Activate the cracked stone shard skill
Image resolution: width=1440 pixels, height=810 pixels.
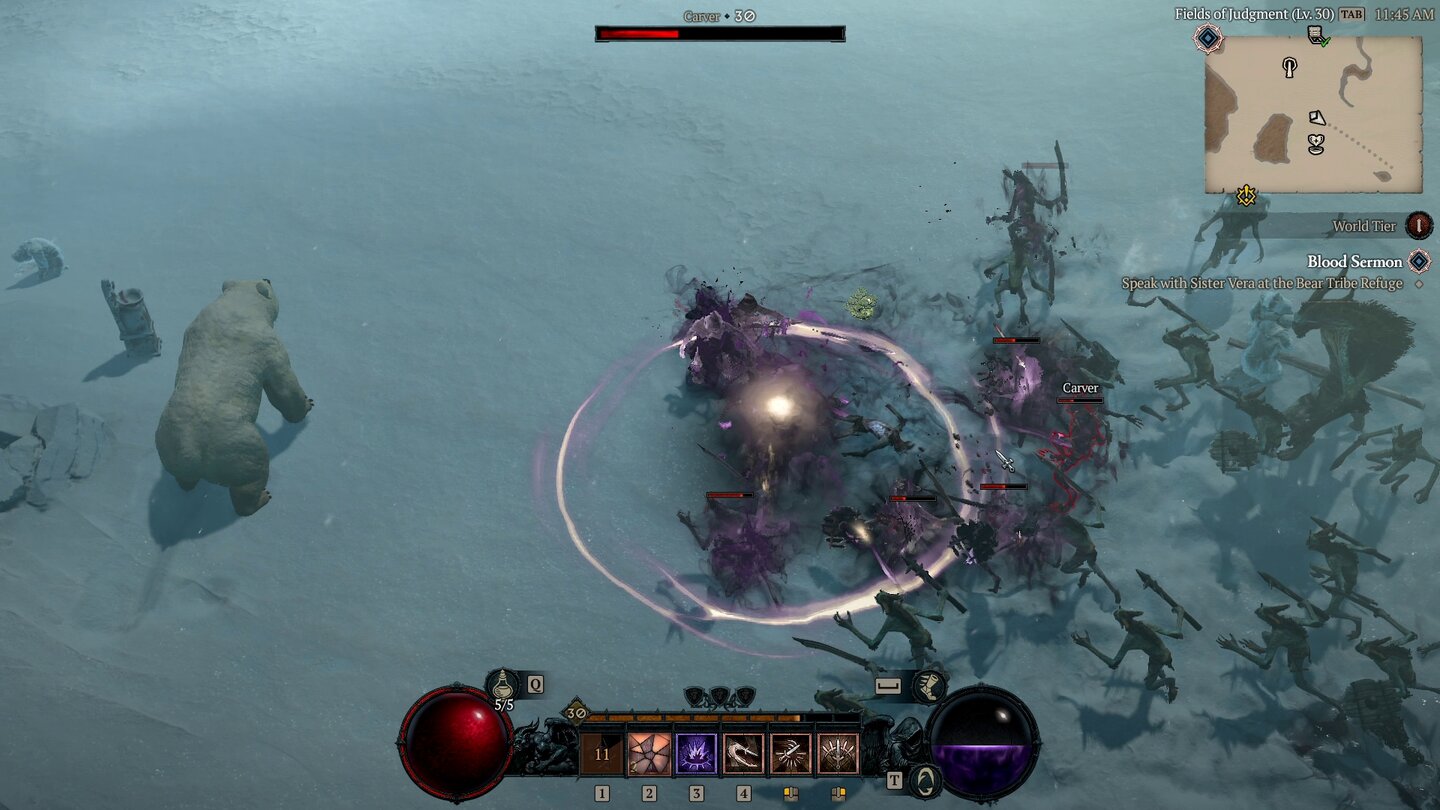[x=649, y=755]
